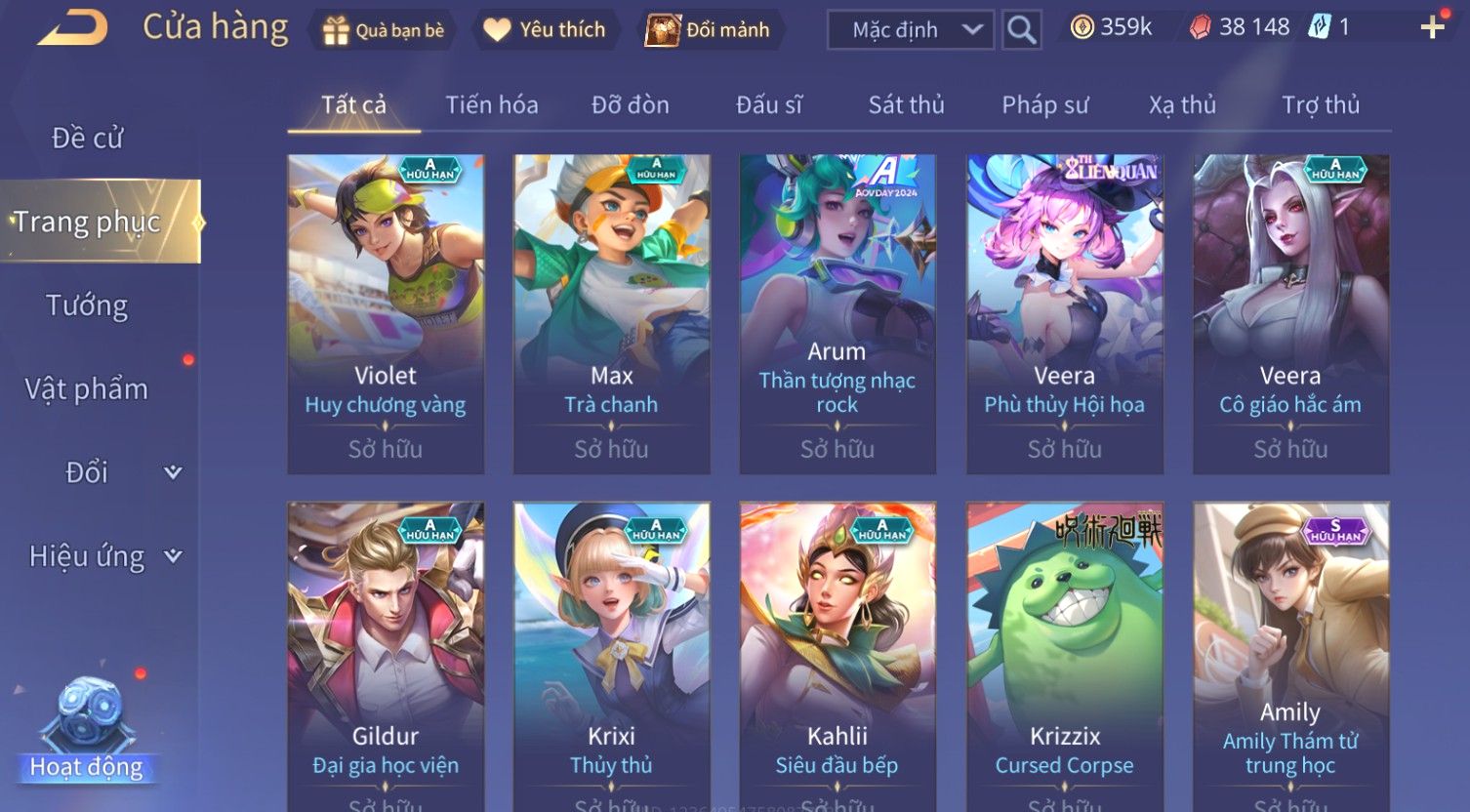Screen dimensions: 1470x812
Task: Open Đổi mảnh fragment exchange
Action: (711, 30)
